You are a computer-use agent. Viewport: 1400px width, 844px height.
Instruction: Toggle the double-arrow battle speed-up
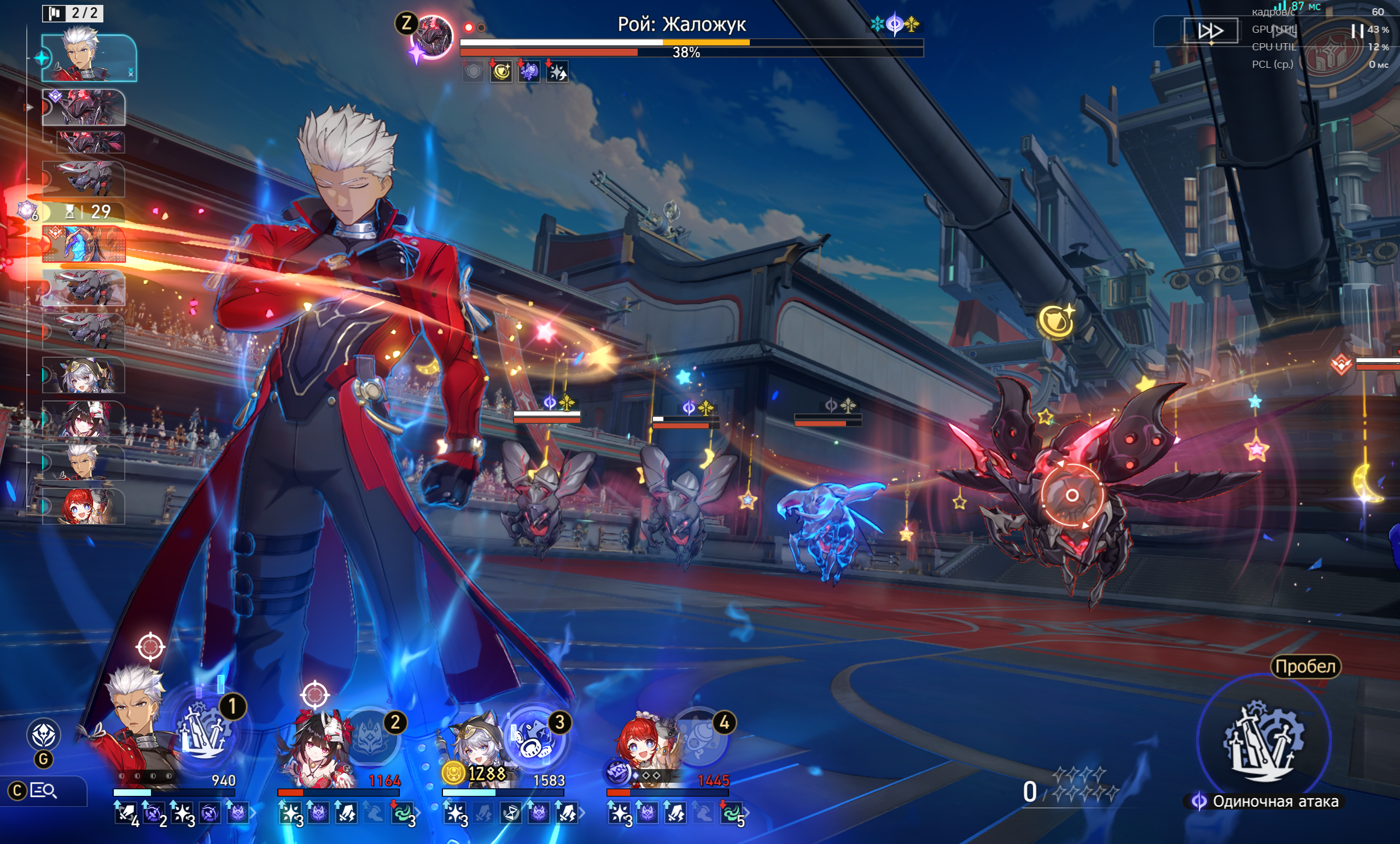click(x=1210, y=31)
